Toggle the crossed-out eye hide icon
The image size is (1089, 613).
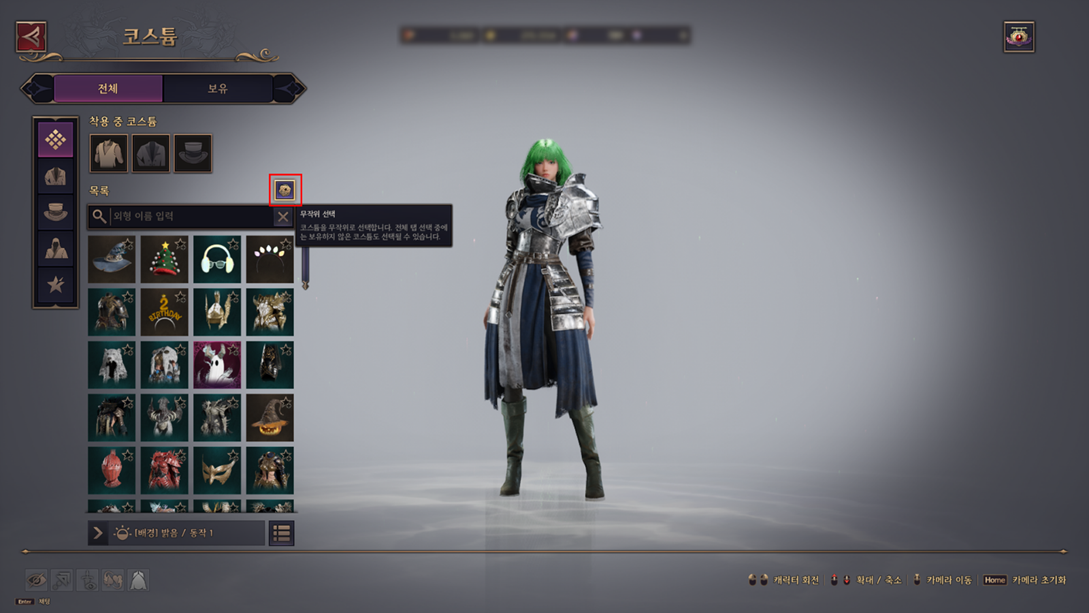[36, 580]
